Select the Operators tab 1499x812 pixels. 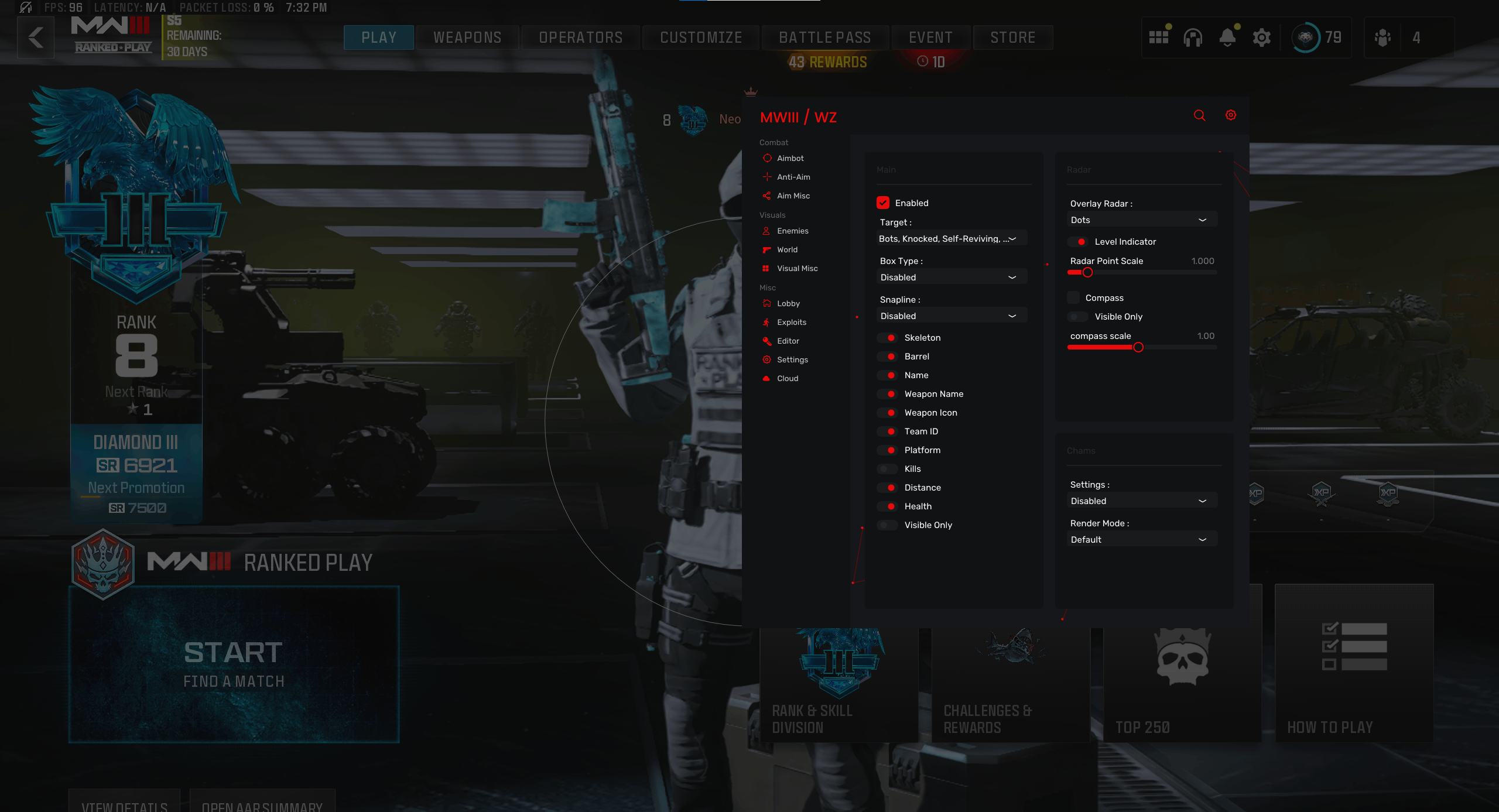(581, 37)
